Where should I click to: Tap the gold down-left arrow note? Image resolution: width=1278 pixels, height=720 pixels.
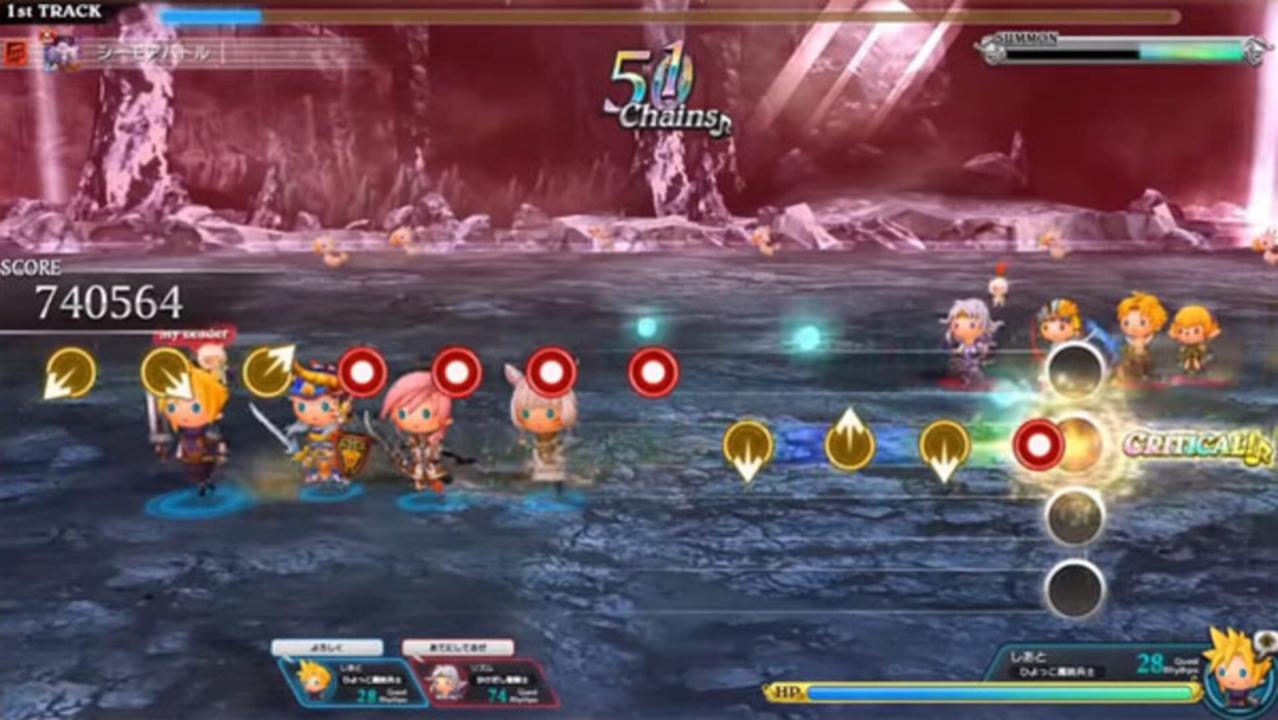[x=69, y=373]
